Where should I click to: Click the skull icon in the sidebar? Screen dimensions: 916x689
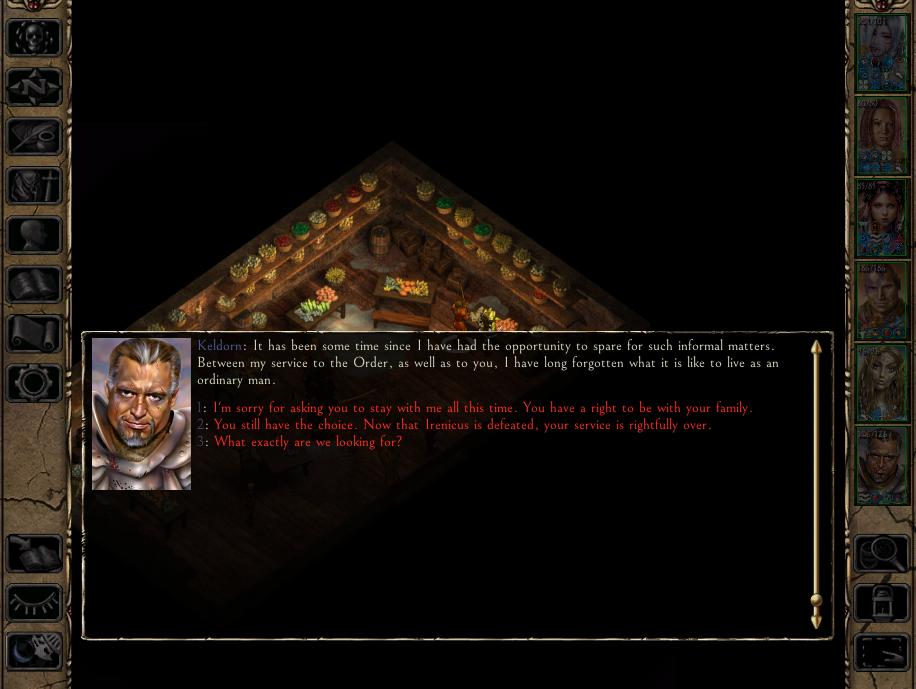pos(35,38)
